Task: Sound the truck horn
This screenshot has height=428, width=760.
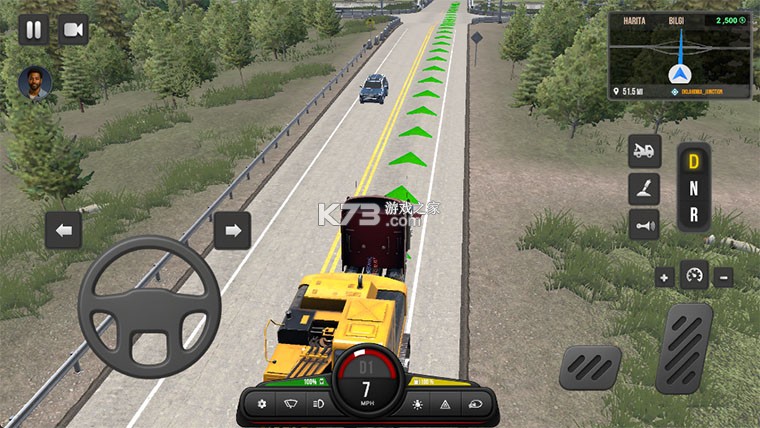Action: click(x=644, y=225)
